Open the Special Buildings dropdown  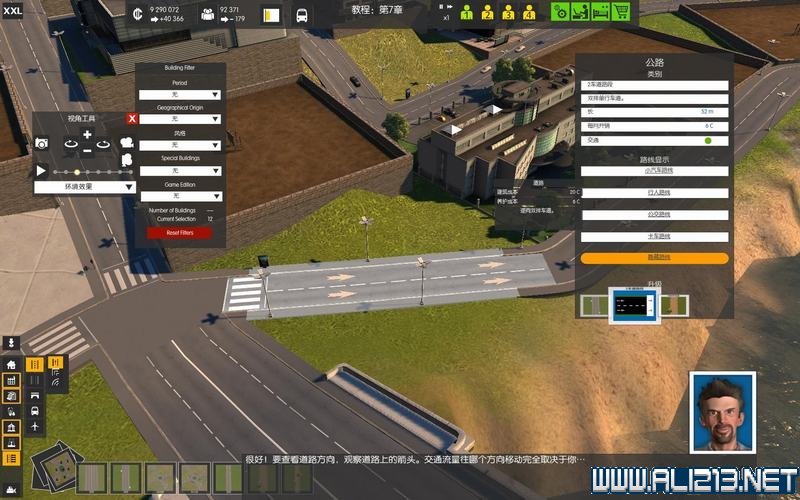180,170
